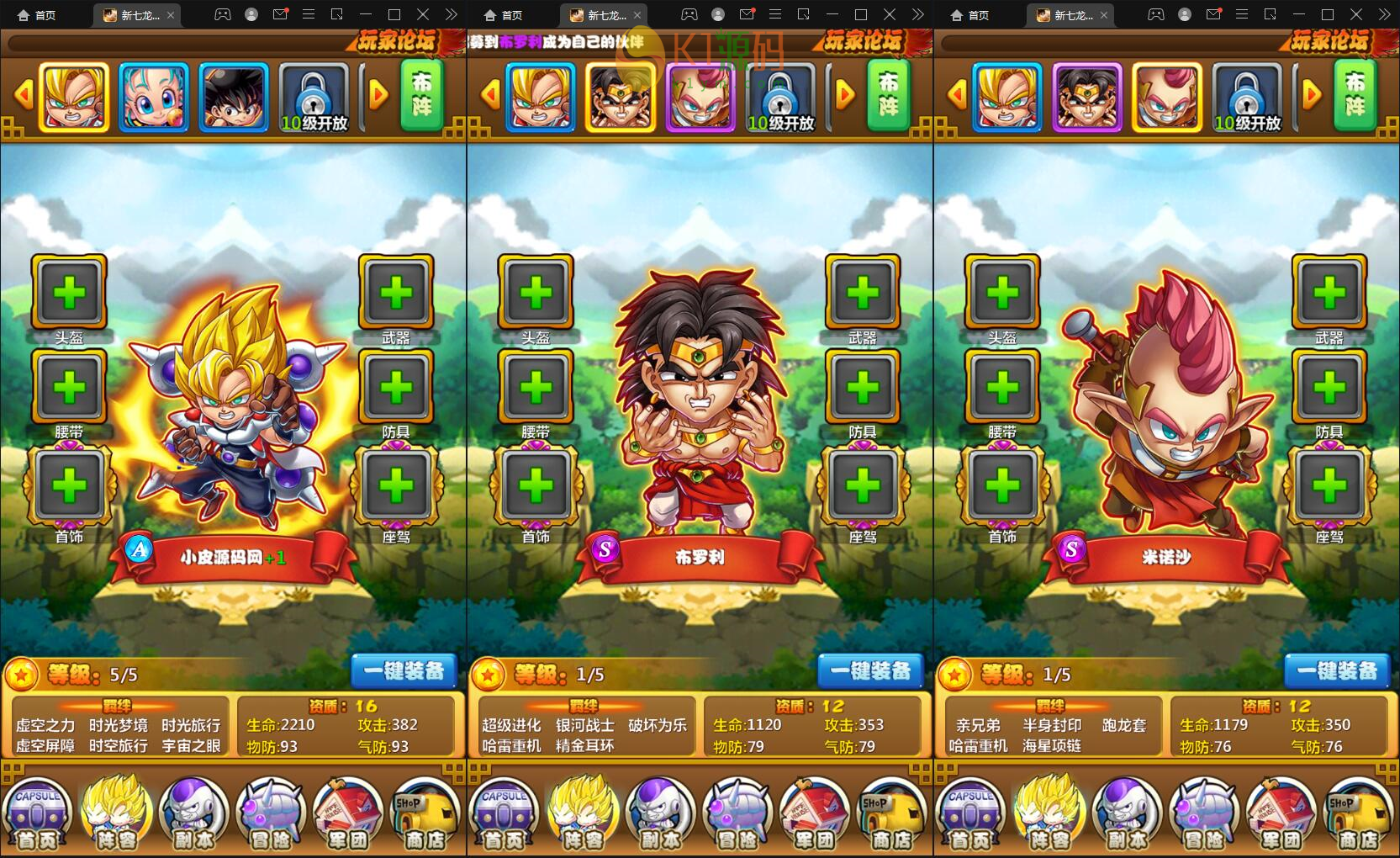The image size is (1400, 858).
Task: Select the 副本 dungeon icon in bottom bar
Action: click(193, 812)
